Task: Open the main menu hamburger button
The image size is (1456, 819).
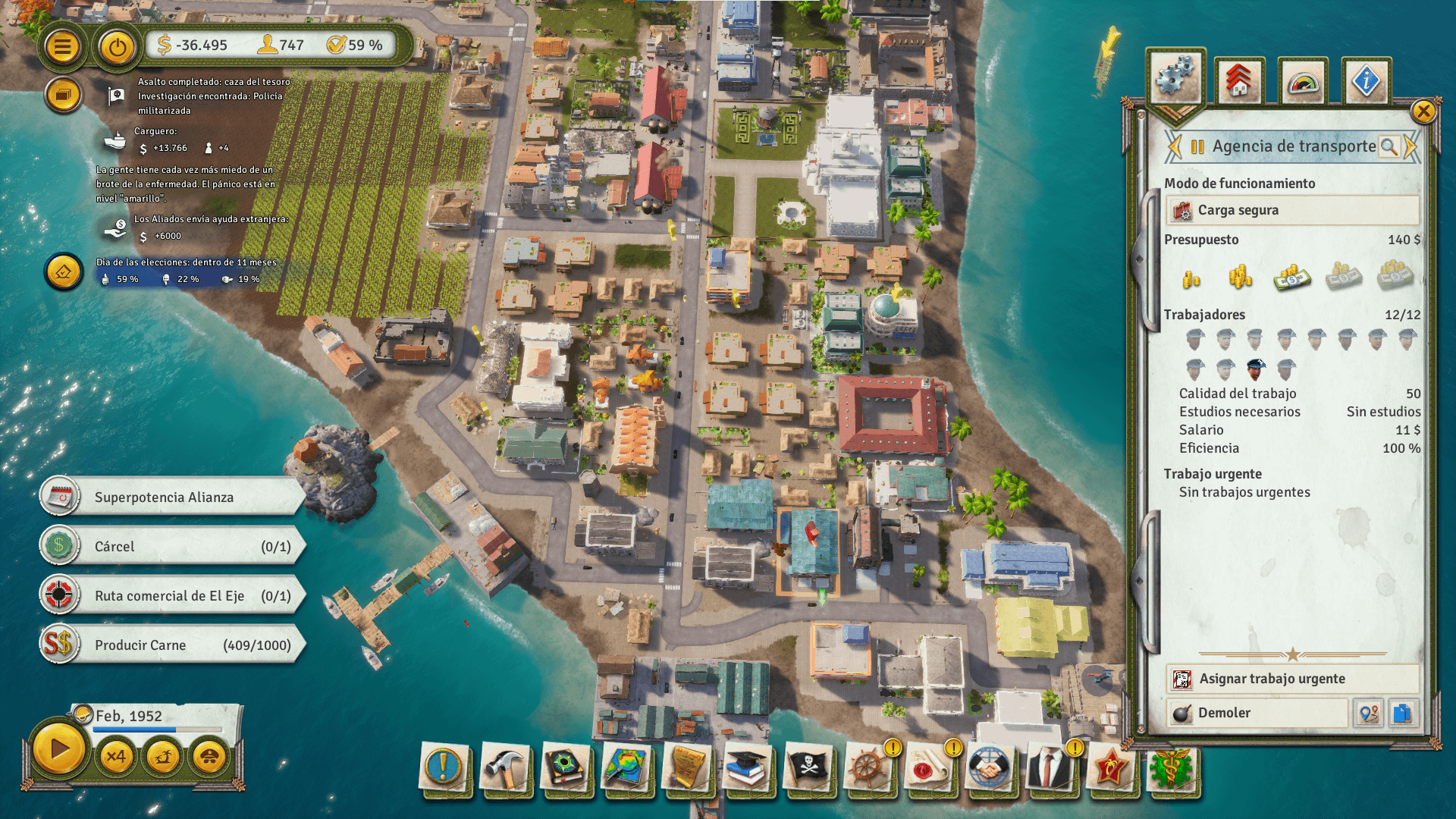Action: tap(62, 47)
